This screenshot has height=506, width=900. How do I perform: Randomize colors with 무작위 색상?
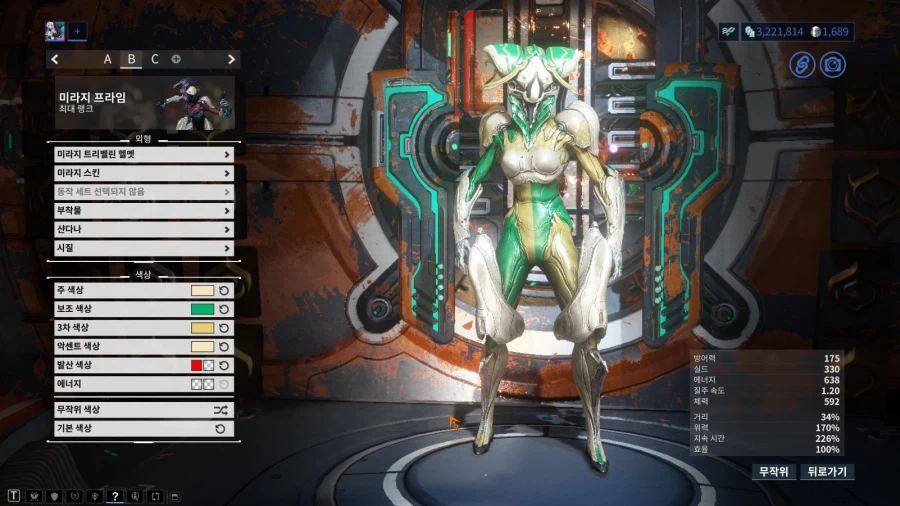point(144,410)
